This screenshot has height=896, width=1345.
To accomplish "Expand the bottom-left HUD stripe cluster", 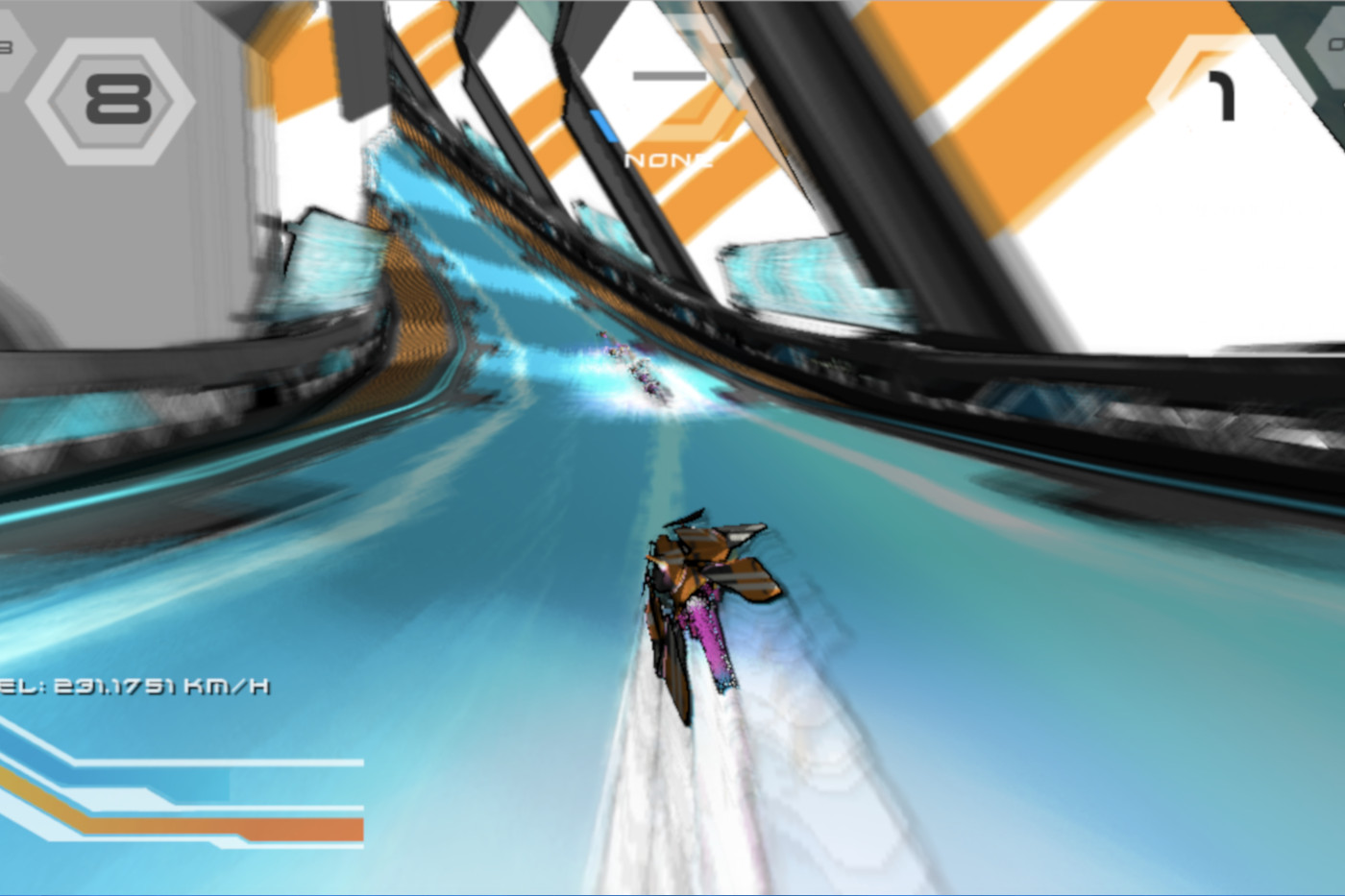I will click(183, 797).
